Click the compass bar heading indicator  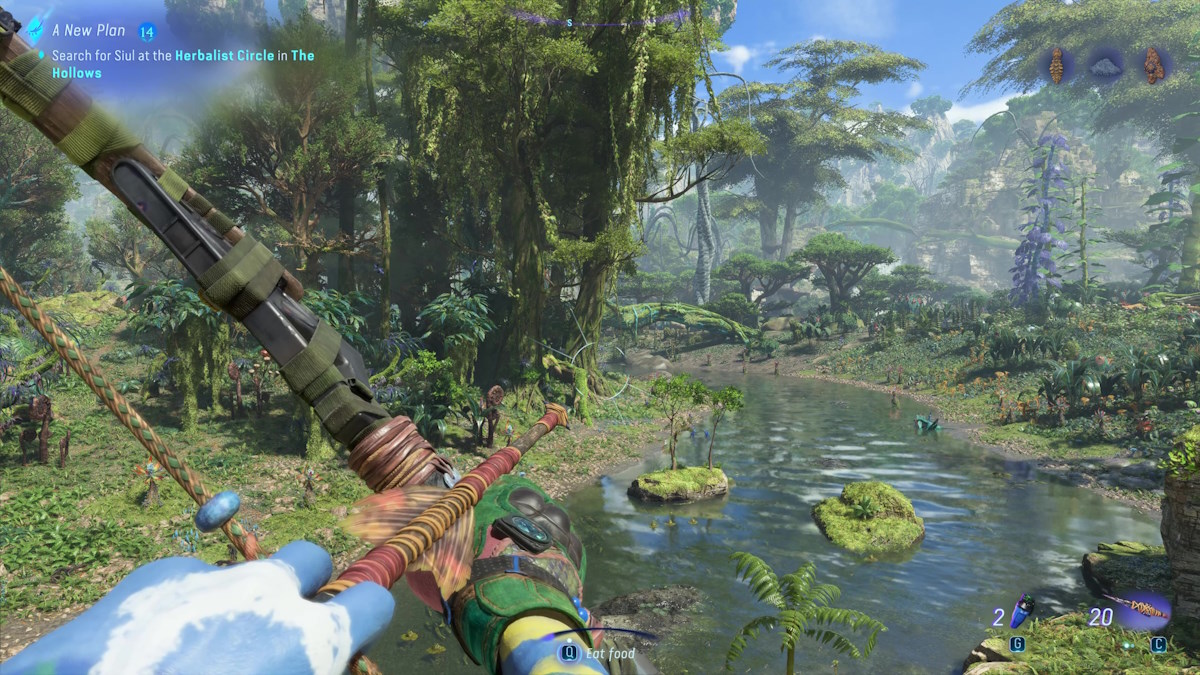point(569,22)
